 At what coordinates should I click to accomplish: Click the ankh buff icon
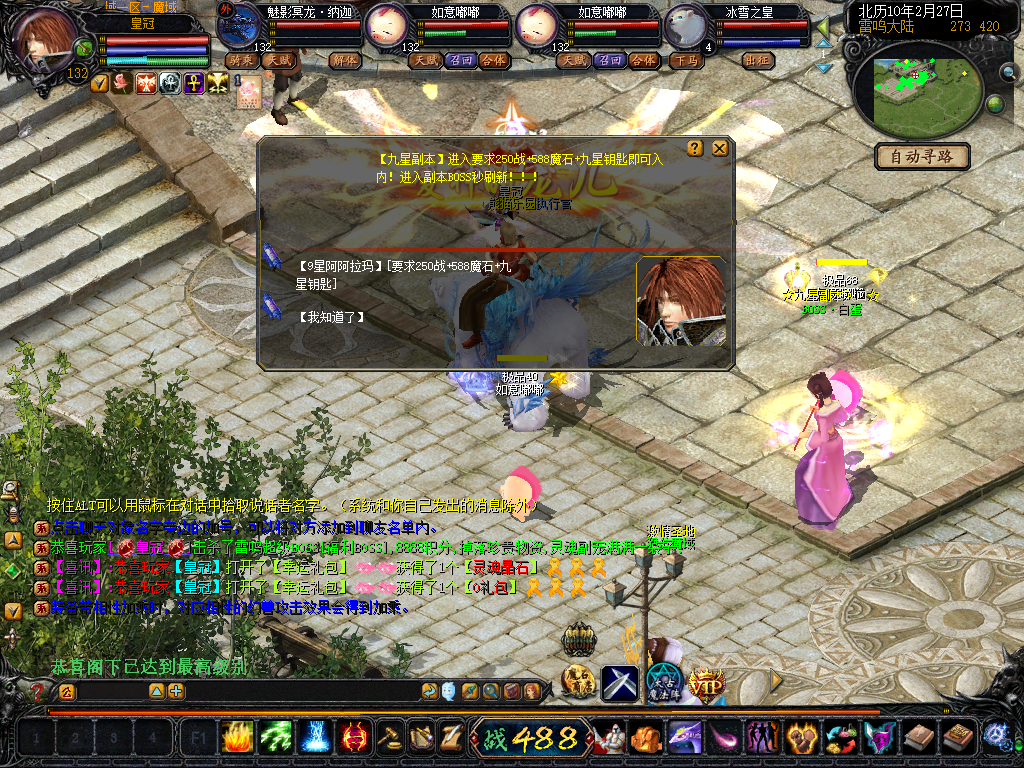point(192,82)
